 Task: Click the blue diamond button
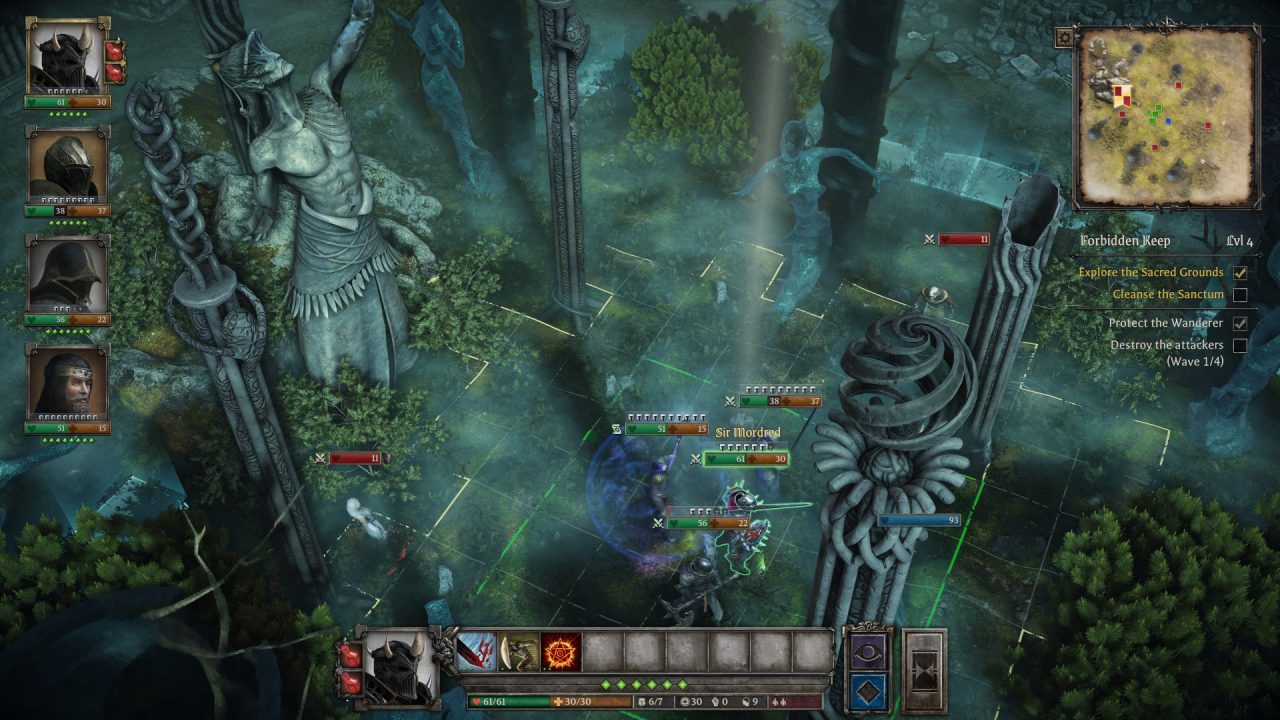(x=866, y=690)
